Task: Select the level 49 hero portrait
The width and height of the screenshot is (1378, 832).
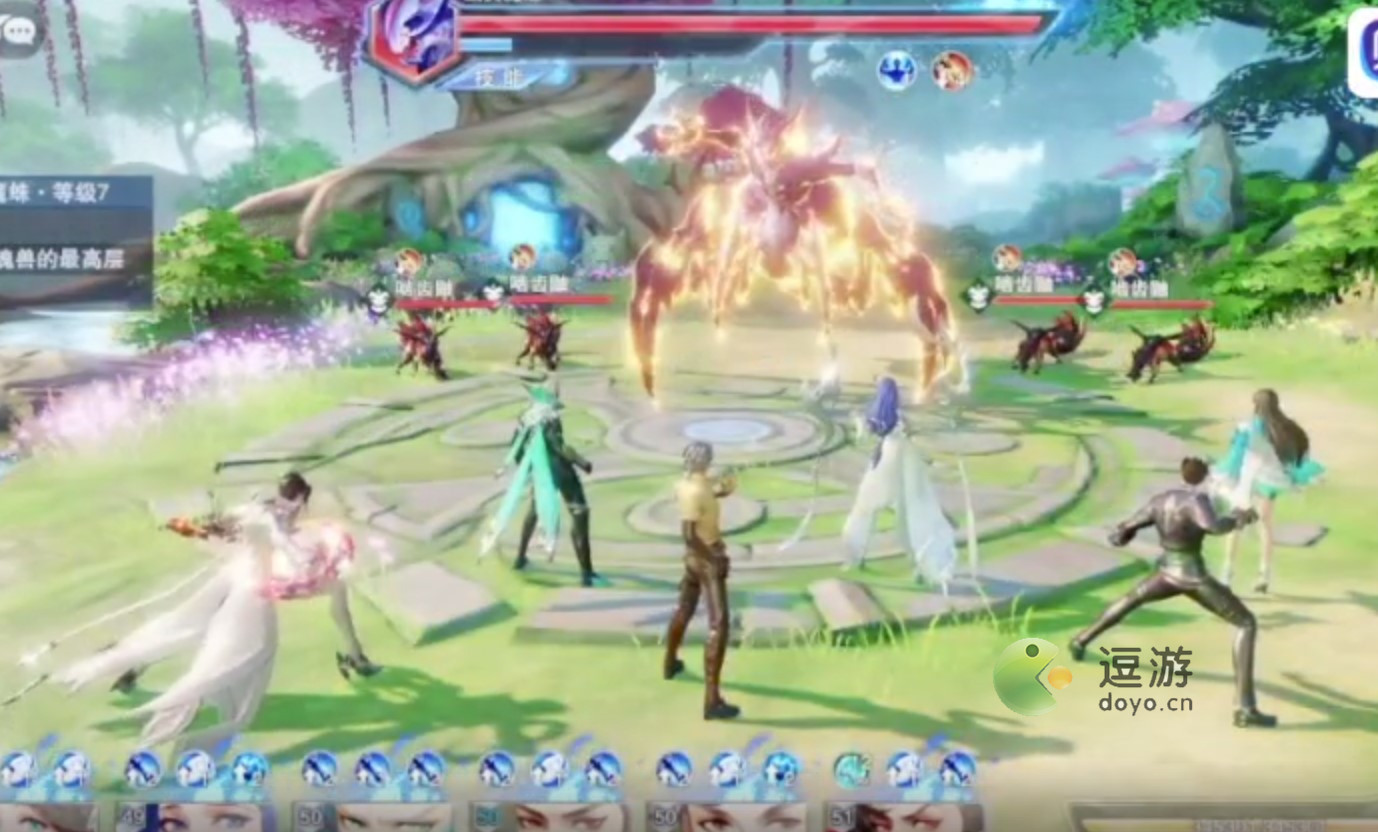Action: click(192, 817)
